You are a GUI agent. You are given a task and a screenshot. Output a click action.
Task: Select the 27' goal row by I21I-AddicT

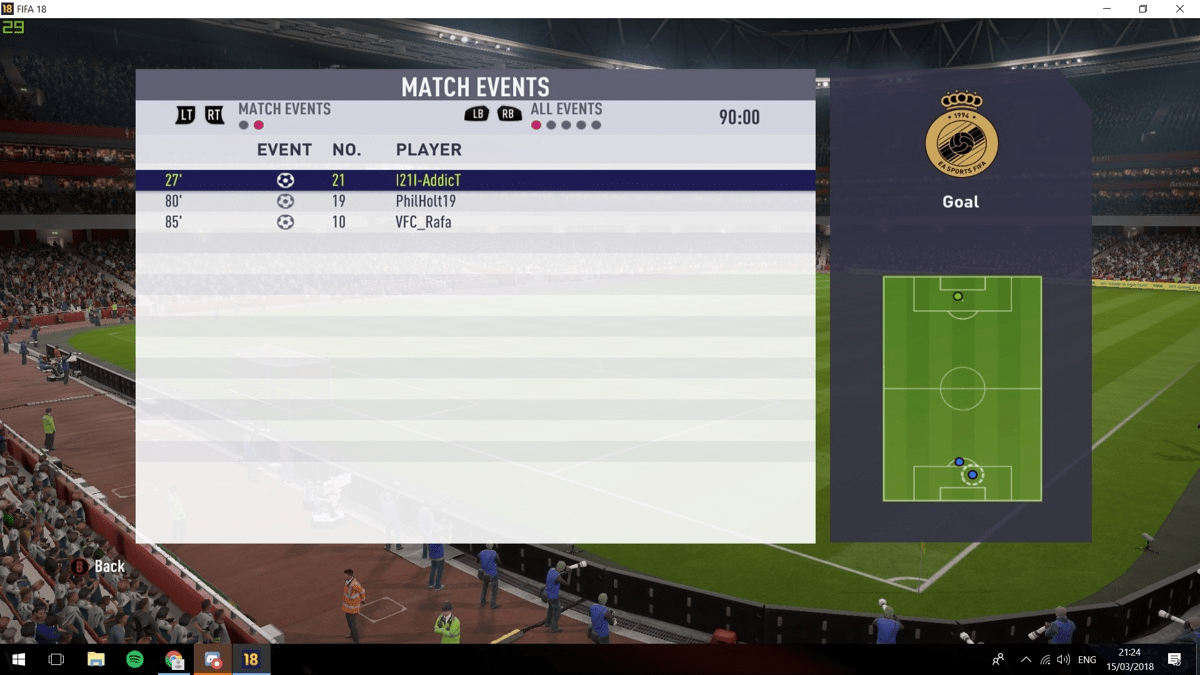pos(475,181)
